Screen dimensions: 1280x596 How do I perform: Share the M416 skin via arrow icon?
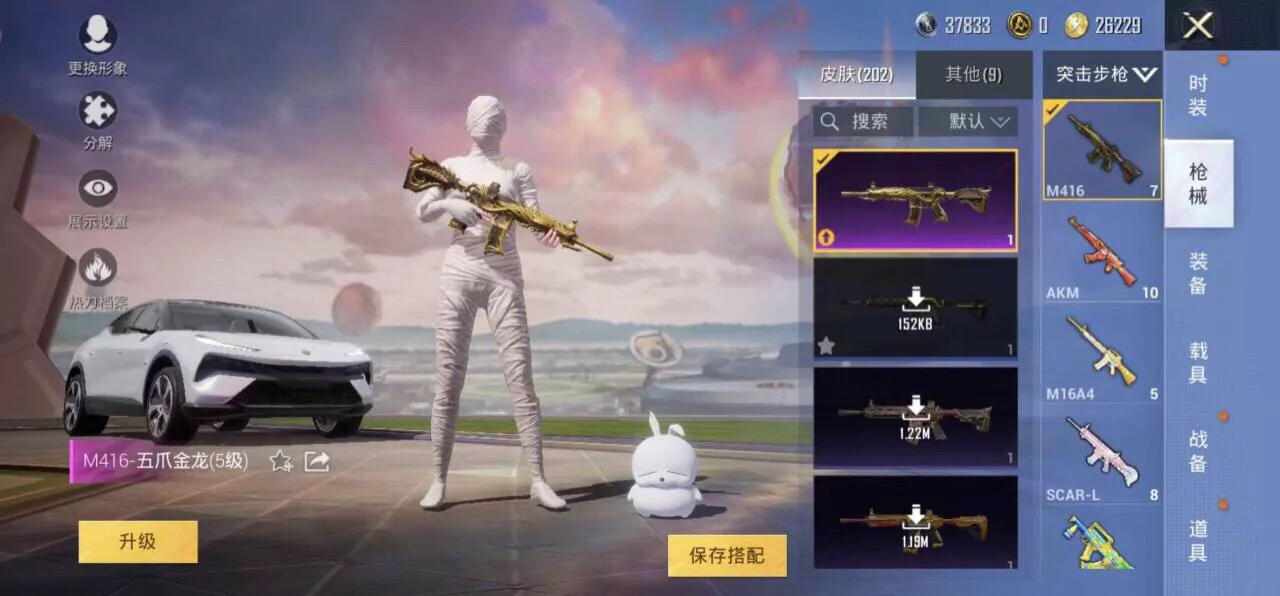click(x=317, y=461)
